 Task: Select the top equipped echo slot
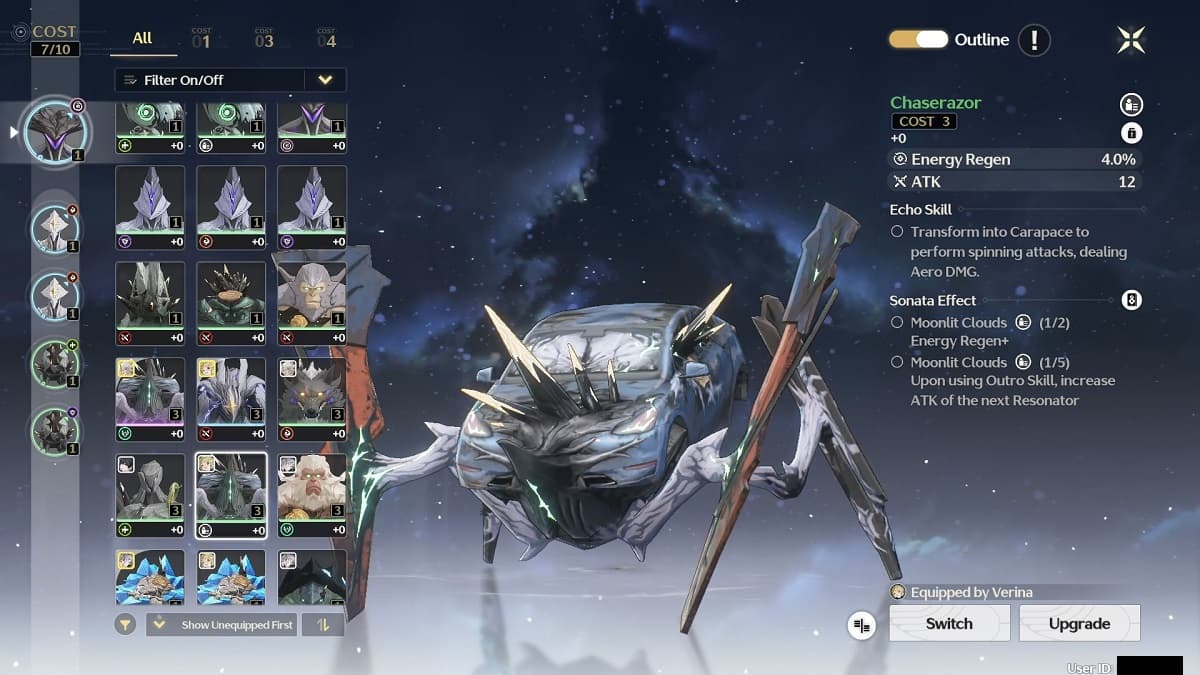point(56,132)
